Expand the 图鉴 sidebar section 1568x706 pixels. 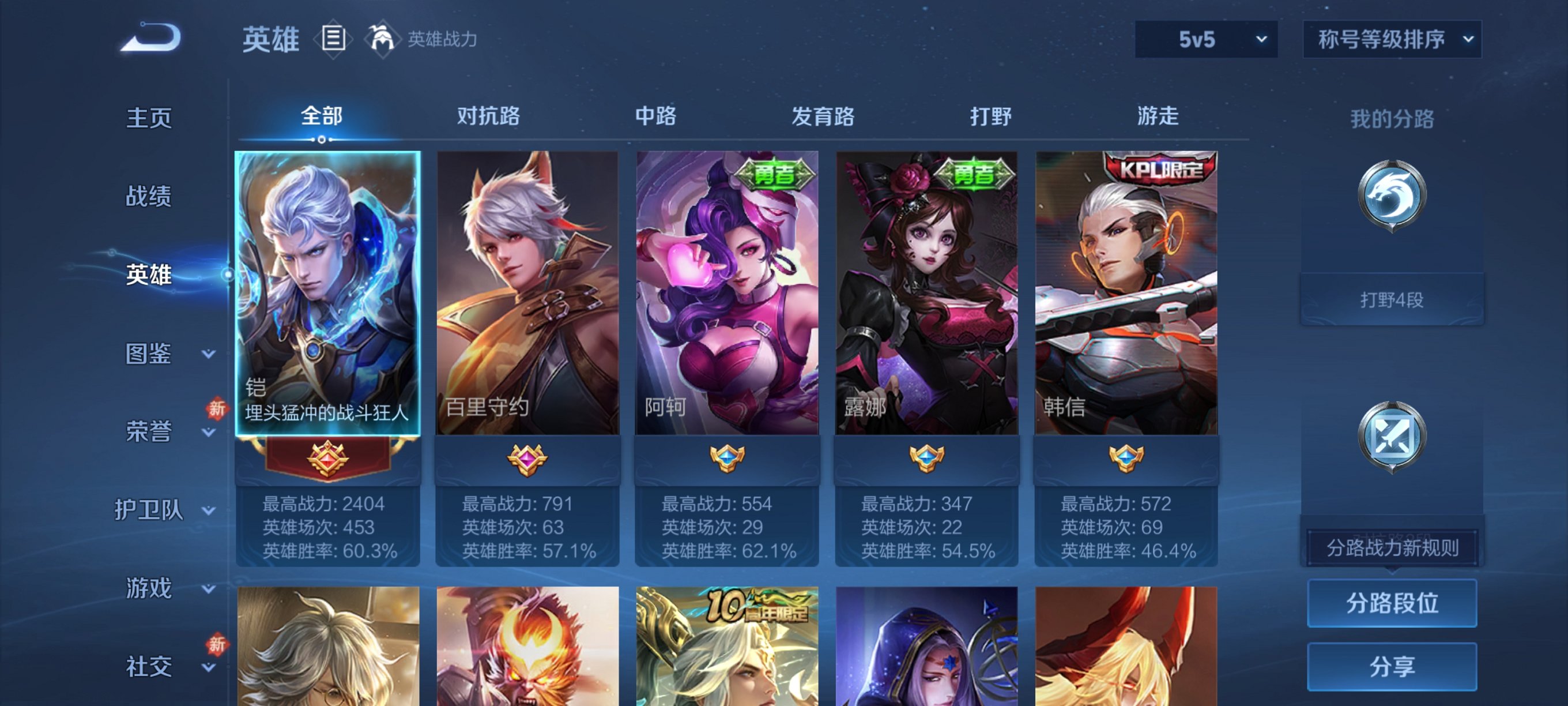[149, 354]
